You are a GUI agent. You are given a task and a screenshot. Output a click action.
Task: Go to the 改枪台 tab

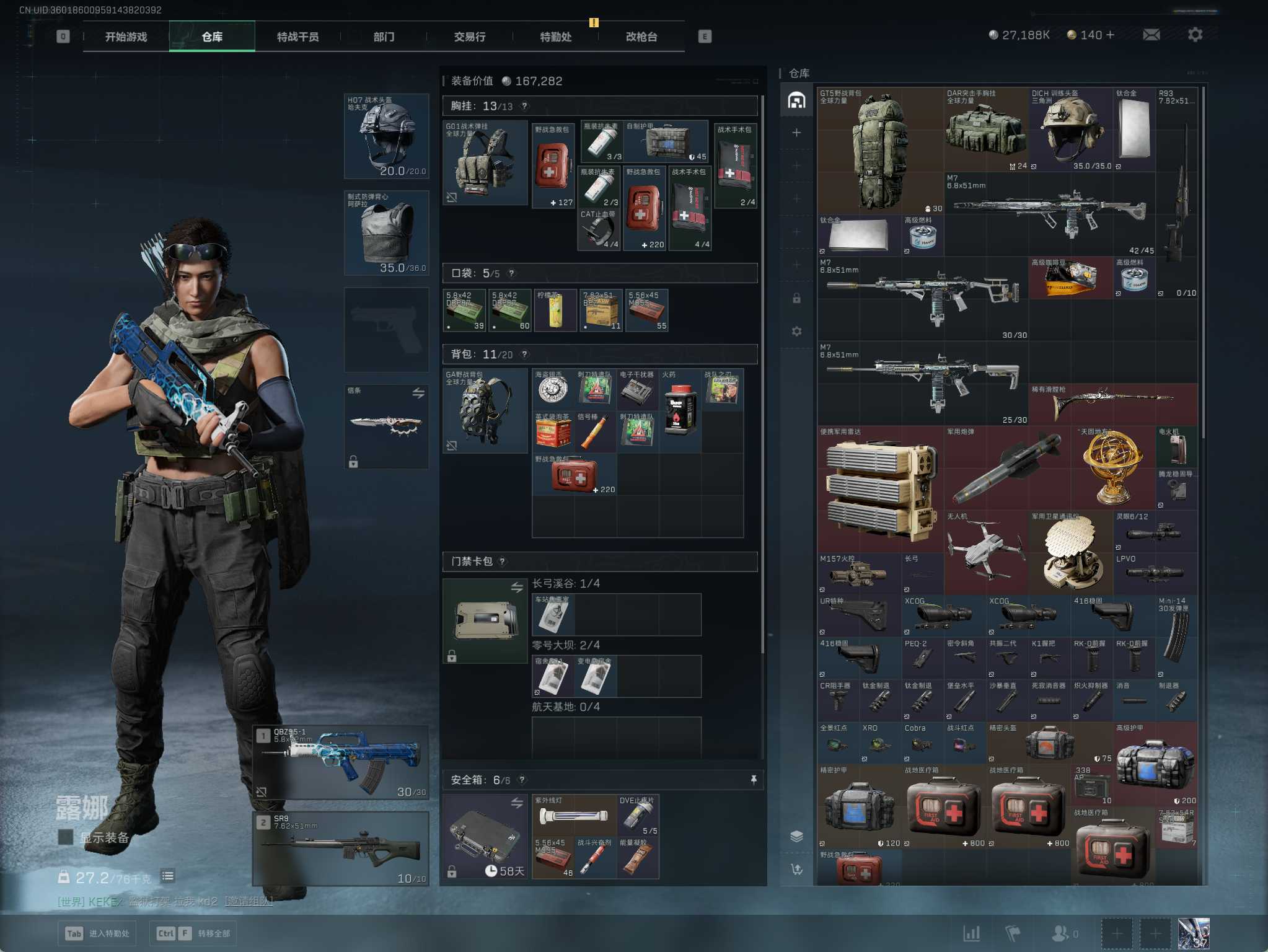coord(641,37)
